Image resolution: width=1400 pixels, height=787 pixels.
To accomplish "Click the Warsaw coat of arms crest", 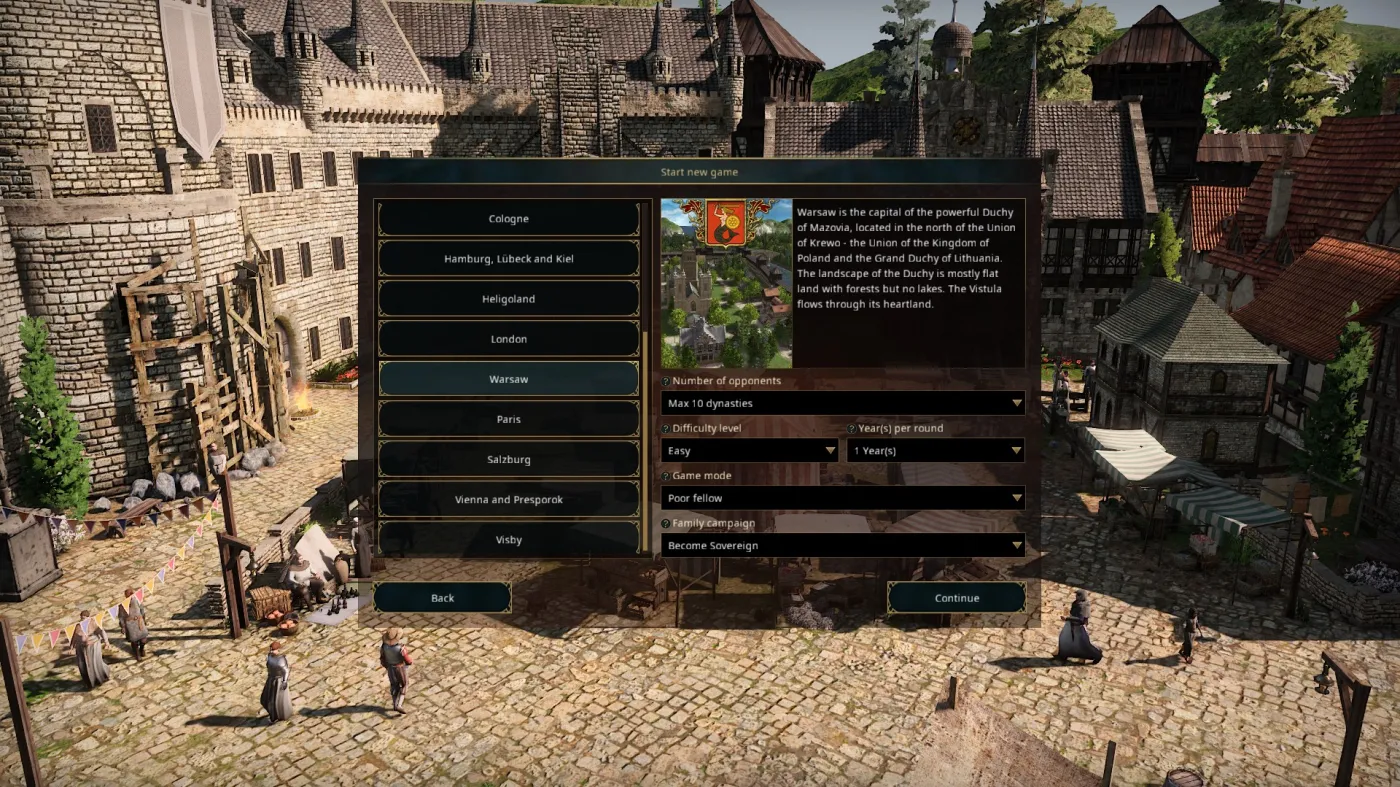I will click(727, 221).
